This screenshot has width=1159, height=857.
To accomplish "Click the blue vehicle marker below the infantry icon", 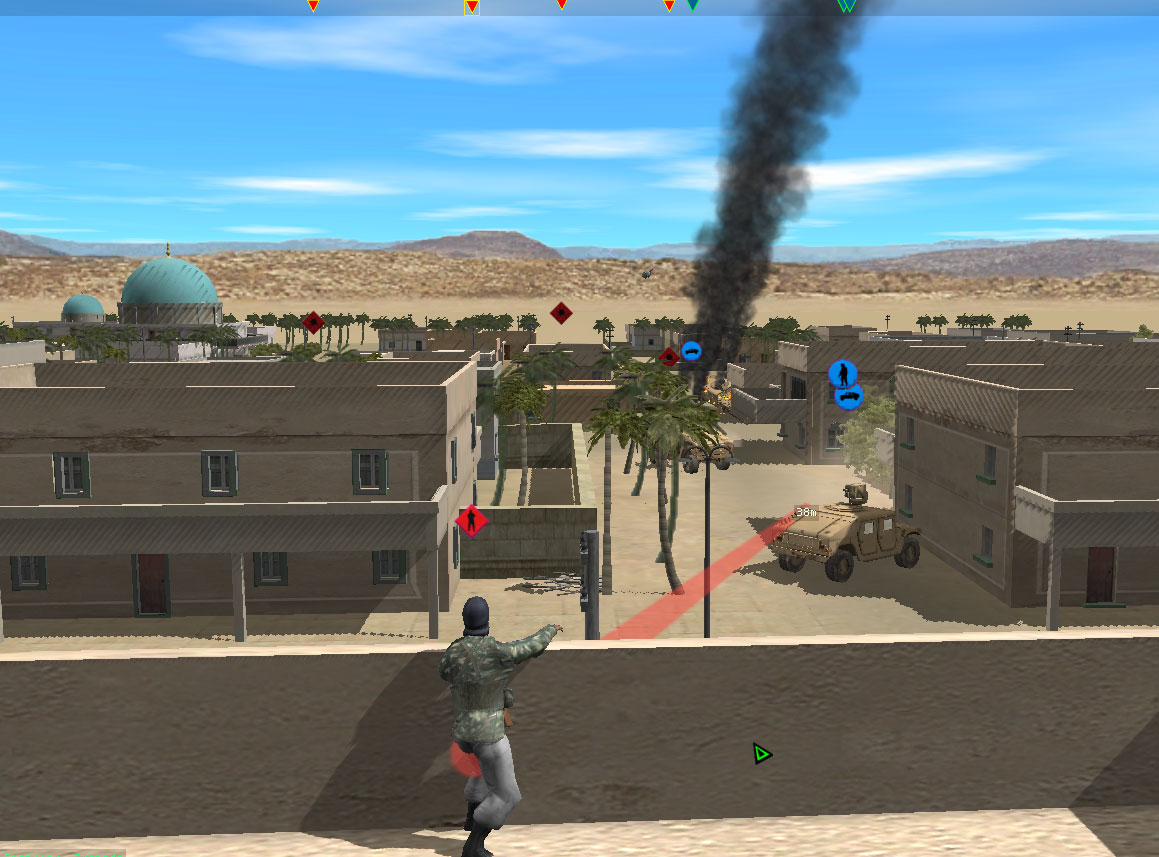I will 849,397.
